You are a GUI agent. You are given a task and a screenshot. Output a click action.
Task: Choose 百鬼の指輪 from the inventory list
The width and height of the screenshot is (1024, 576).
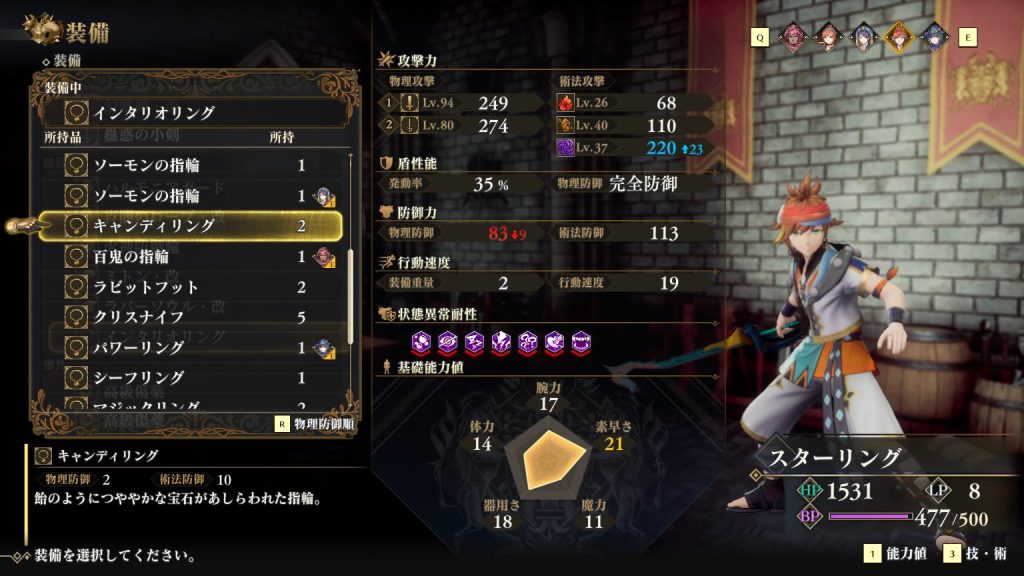[x=190, y=257]
